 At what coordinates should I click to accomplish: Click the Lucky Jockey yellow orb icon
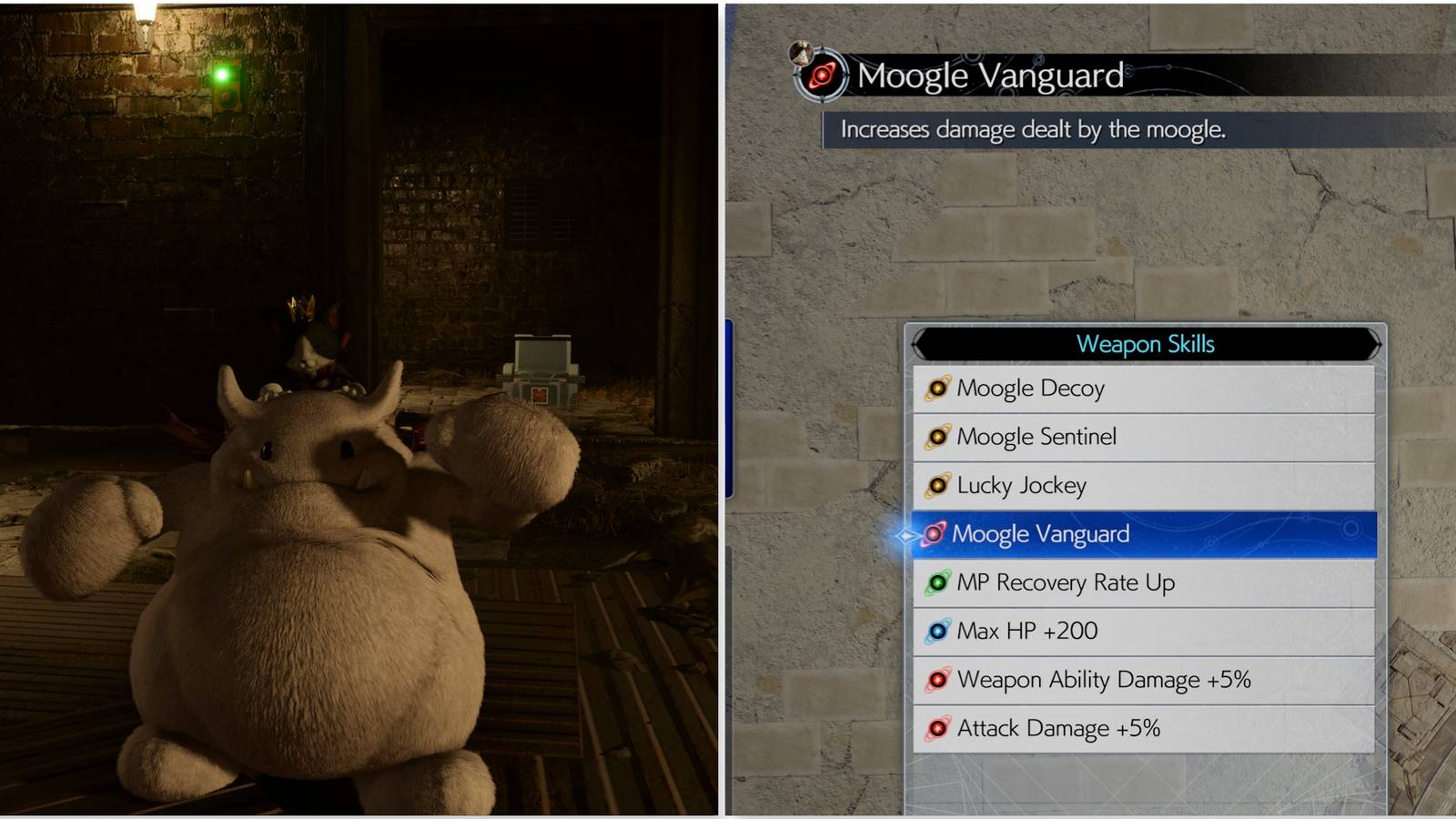point(939,485)
